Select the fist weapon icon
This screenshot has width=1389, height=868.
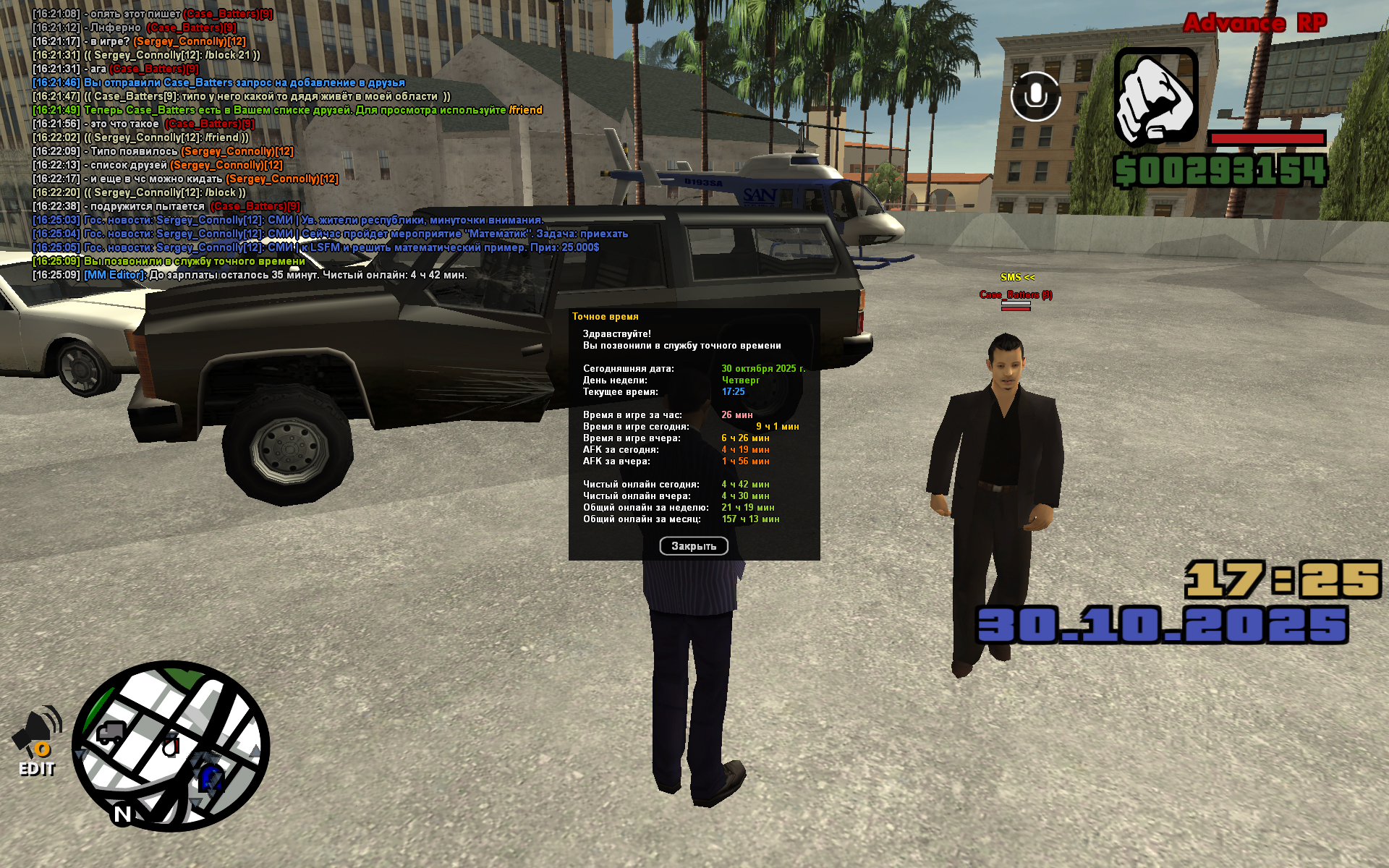(1155, 96)
